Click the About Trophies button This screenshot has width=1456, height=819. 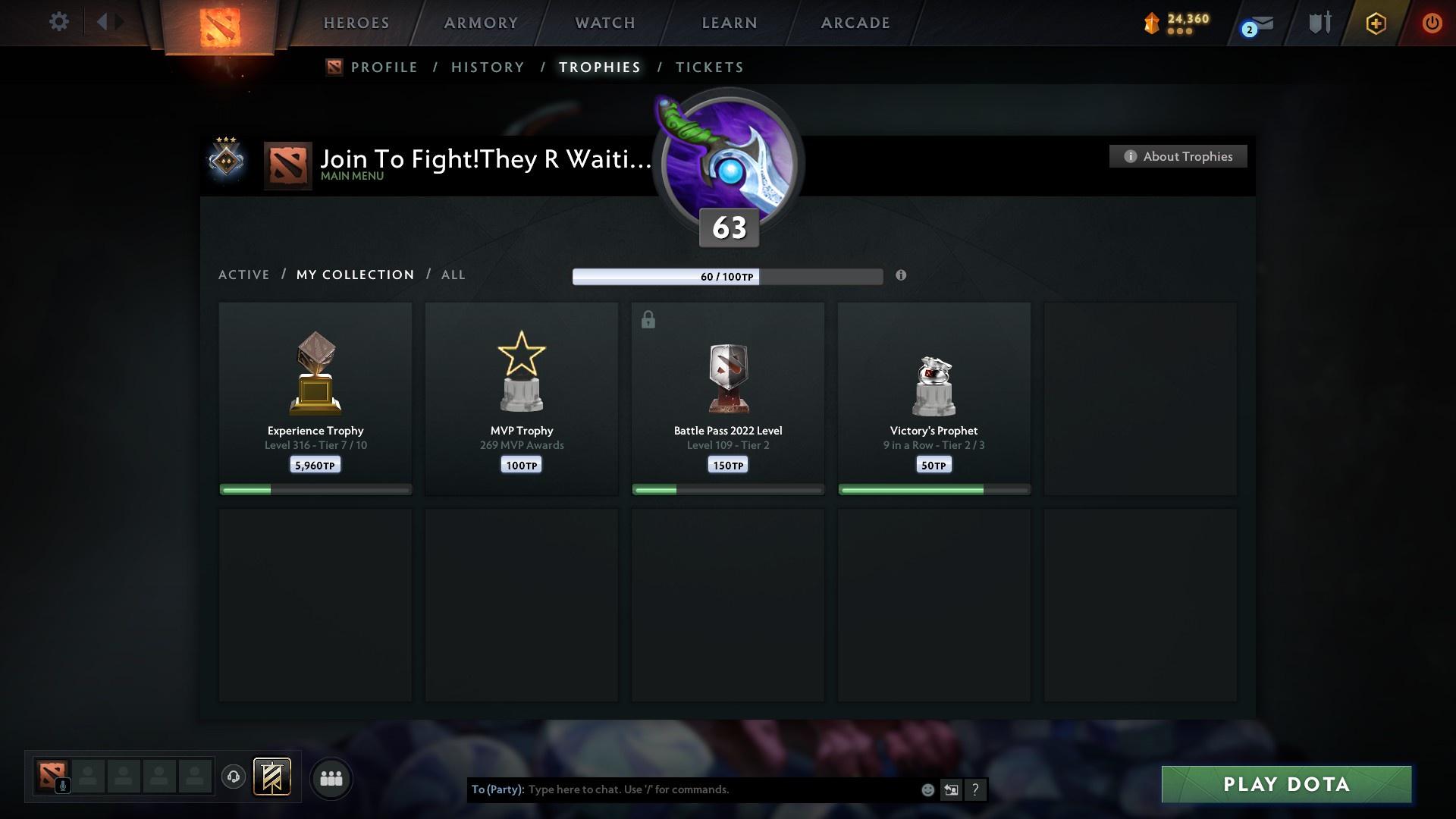tap(1178, 156)
